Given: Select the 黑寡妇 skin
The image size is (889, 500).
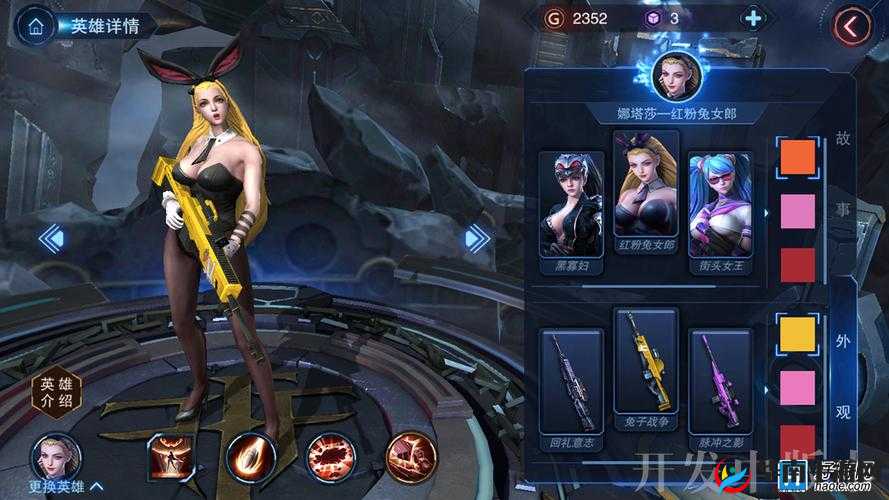Looking at the screenshot, I should pos(571,211).
